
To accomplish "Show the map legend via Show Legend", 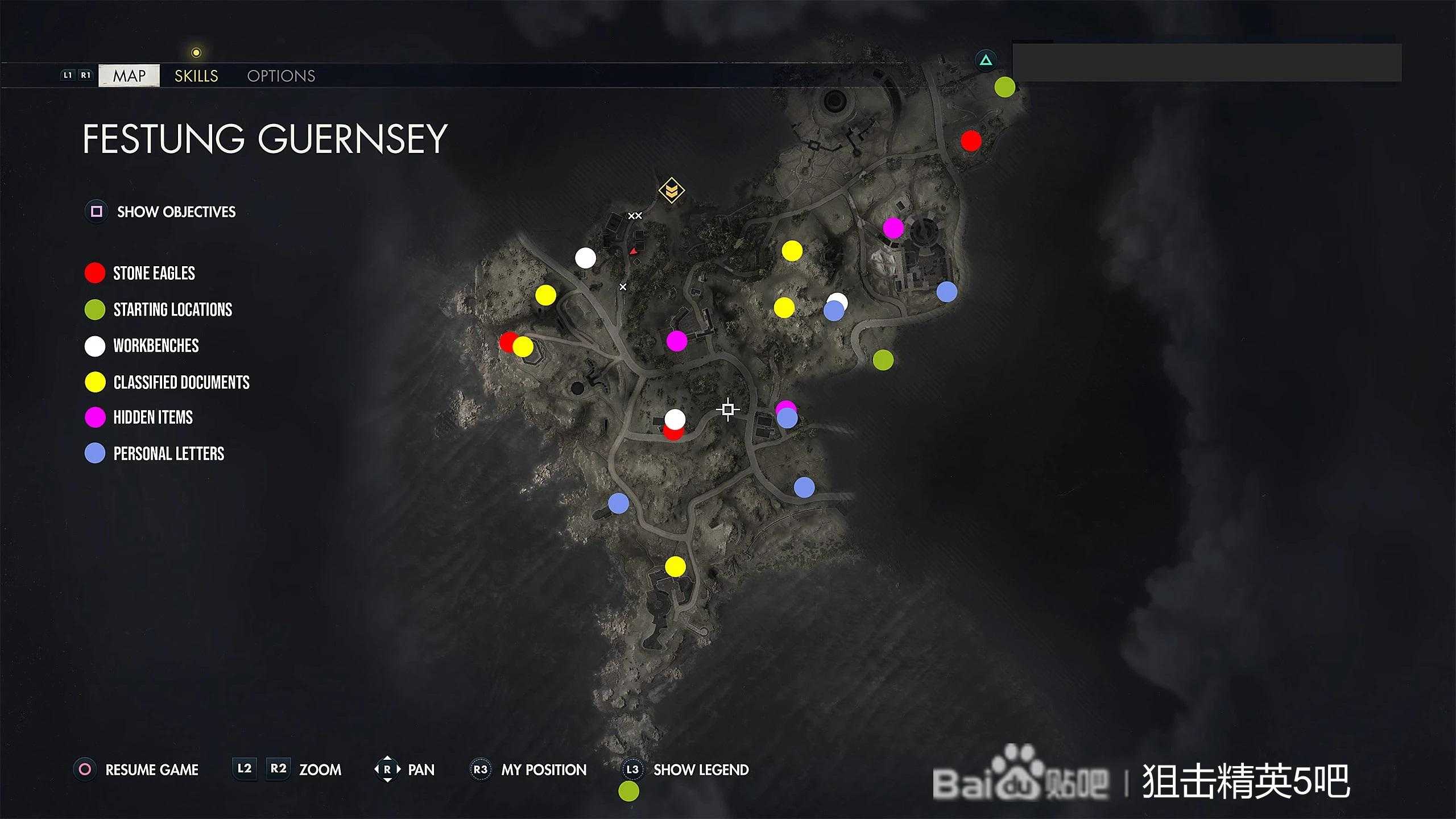I will click(x=701, y=770).
